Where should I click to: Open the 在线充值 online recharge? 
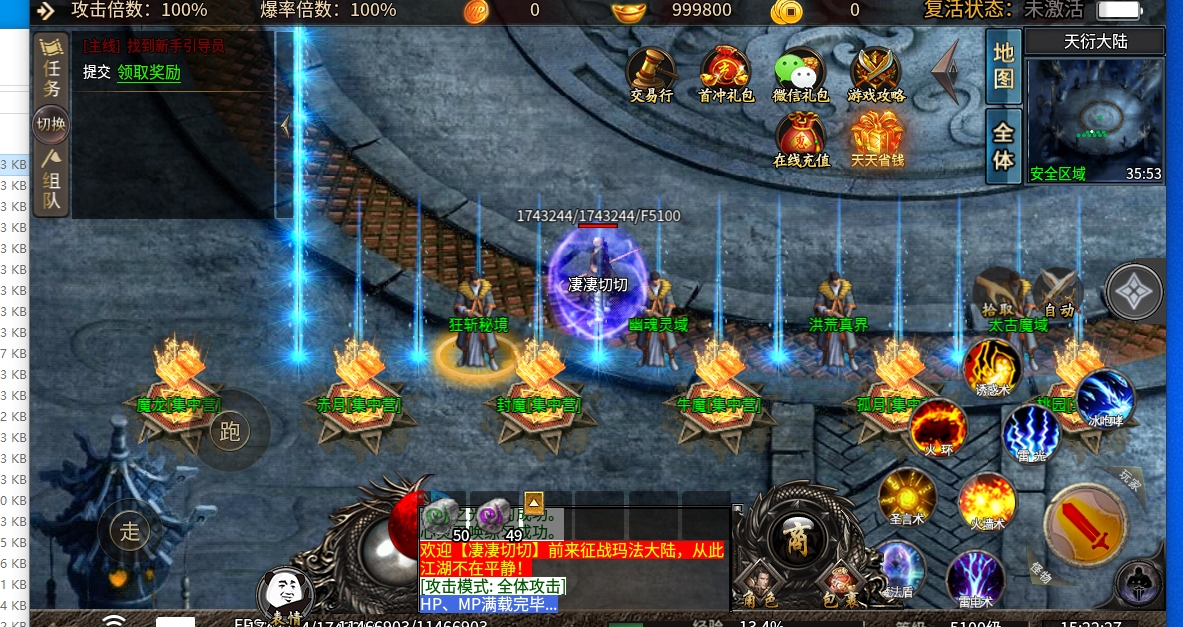point(801,138)
